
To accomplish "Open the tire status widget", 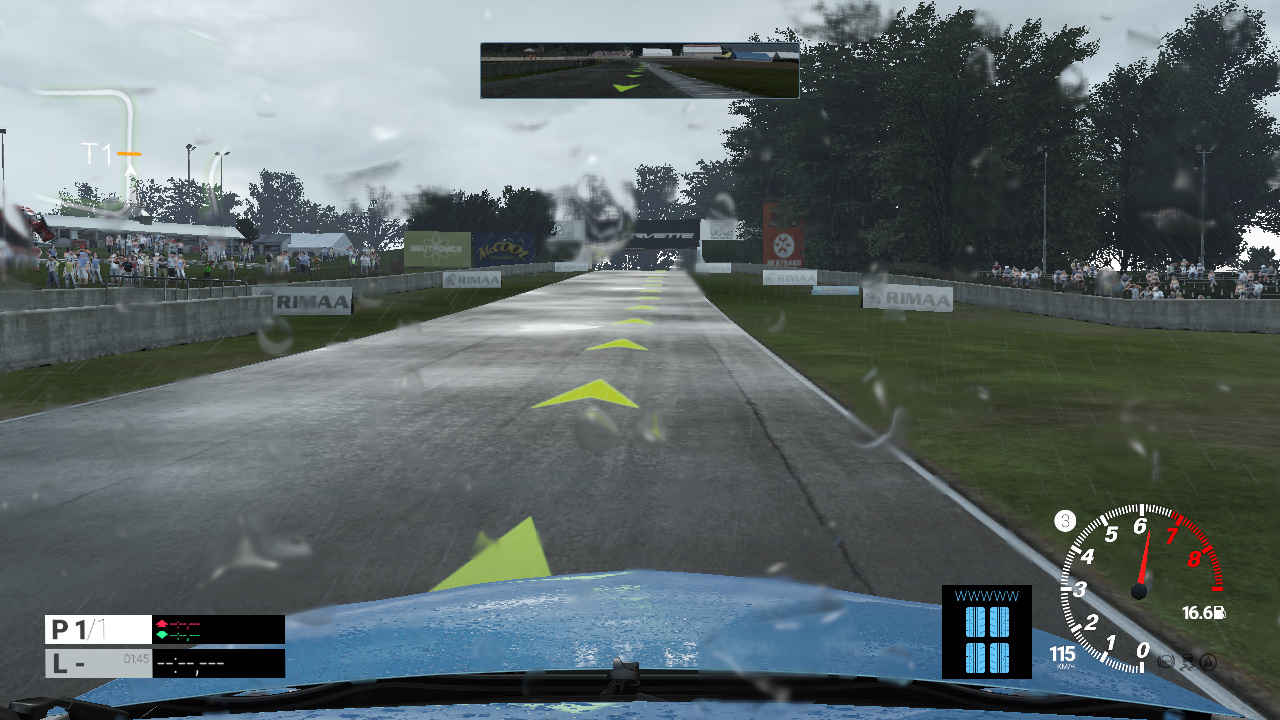I will pos(986,632).
